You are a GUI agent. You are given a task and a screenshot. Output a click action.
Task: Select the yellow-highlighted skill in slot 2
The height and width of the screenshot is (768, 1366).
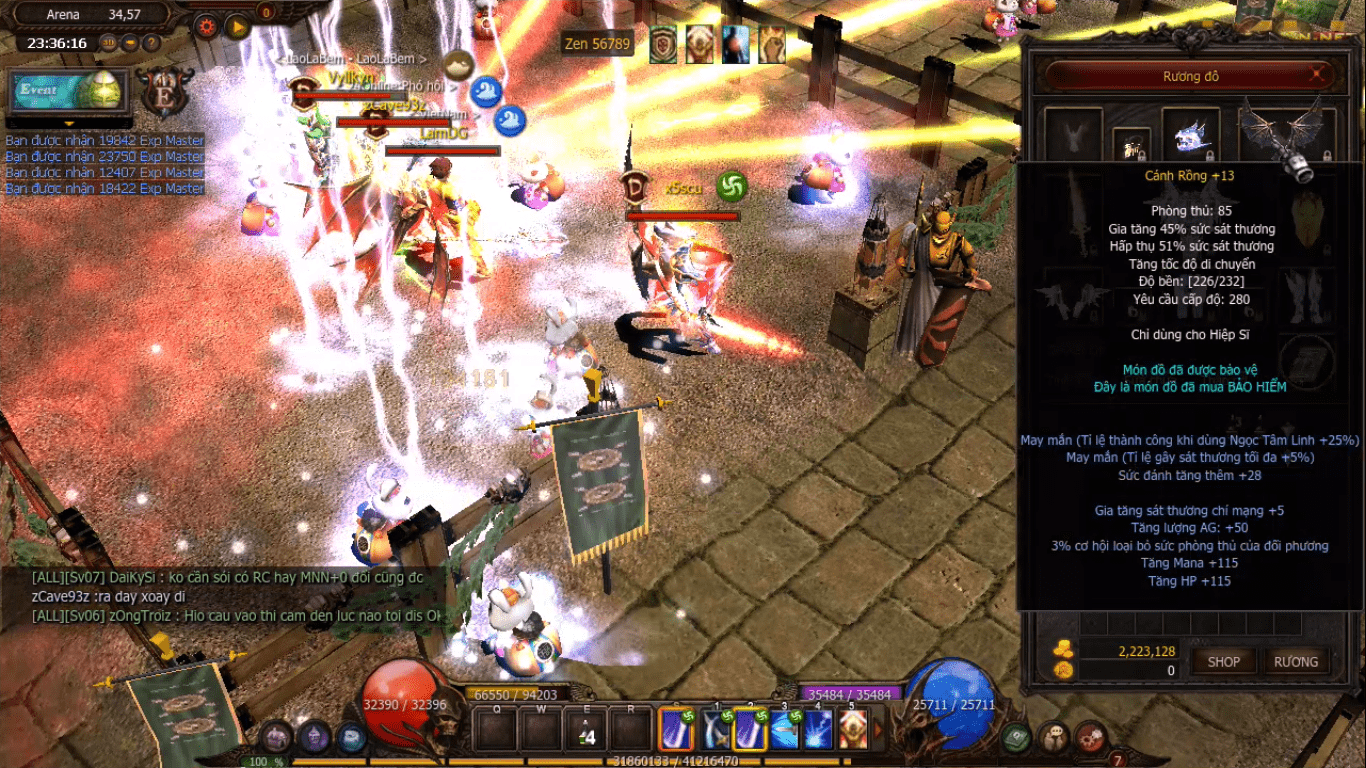pyautogui.click(x=750, y=729)
